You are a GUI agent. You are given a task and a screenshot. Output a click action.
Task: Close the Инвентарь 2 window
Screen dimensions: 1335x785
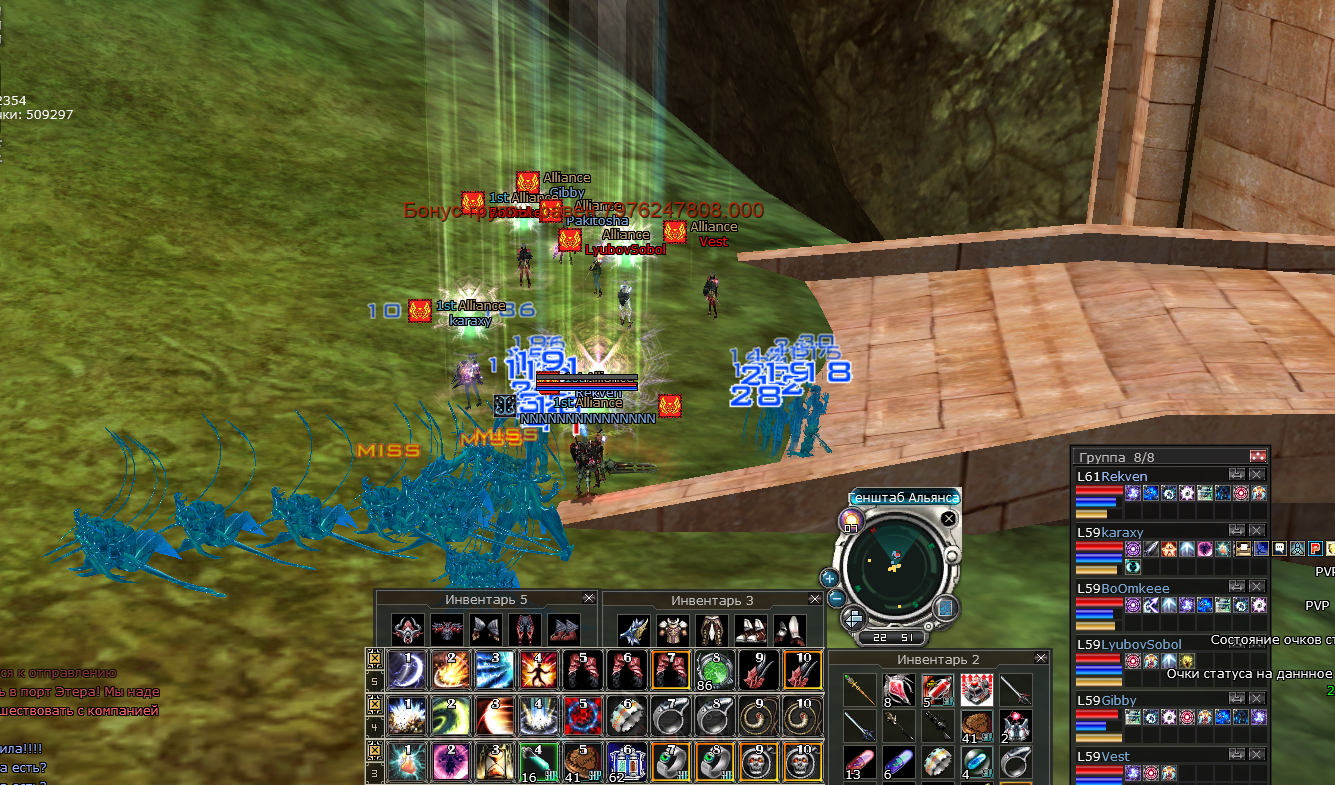point(1041,659)
